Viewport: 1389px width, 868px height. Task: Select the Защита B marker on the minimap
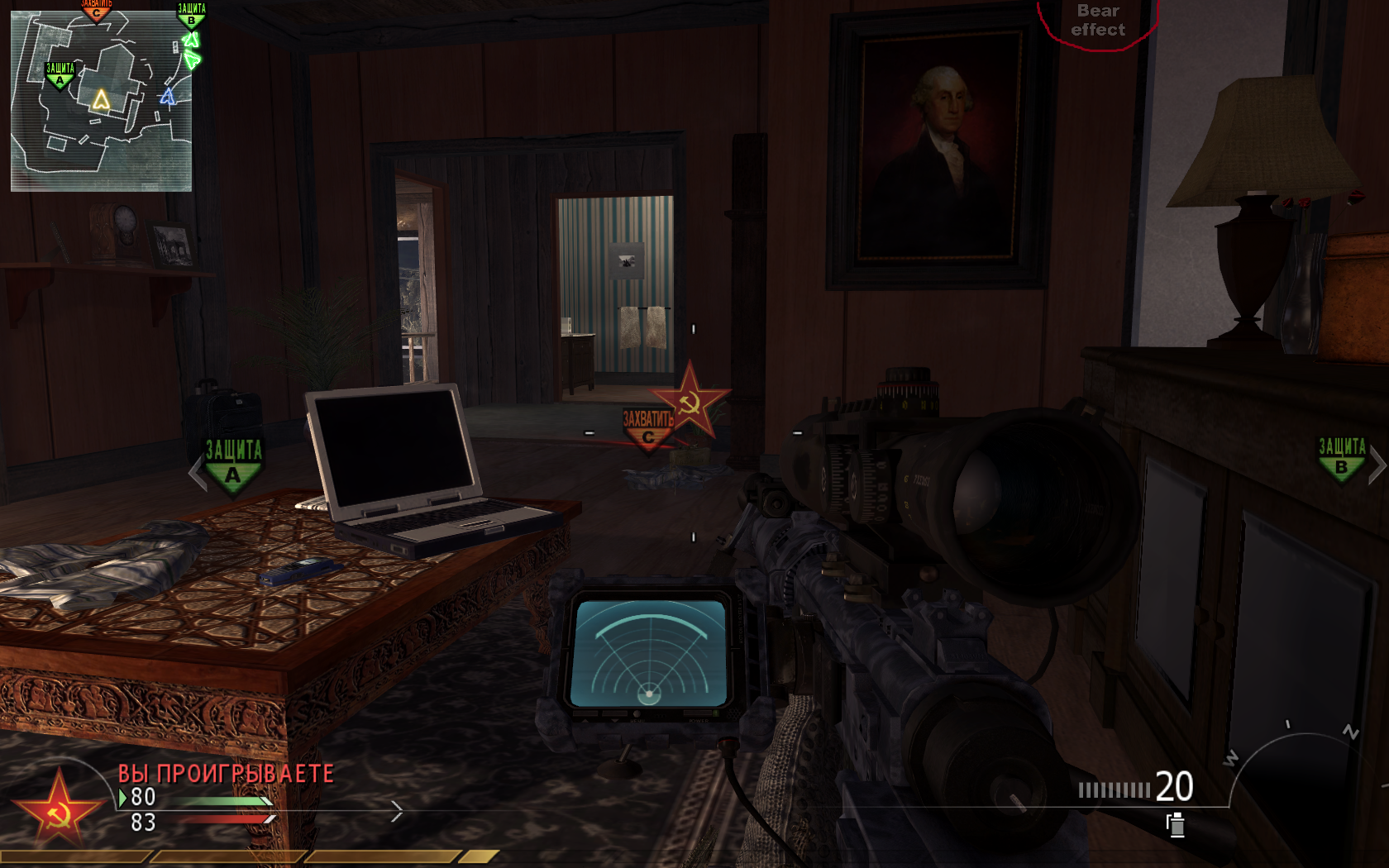pyautogui.click(x=191, y=15)
